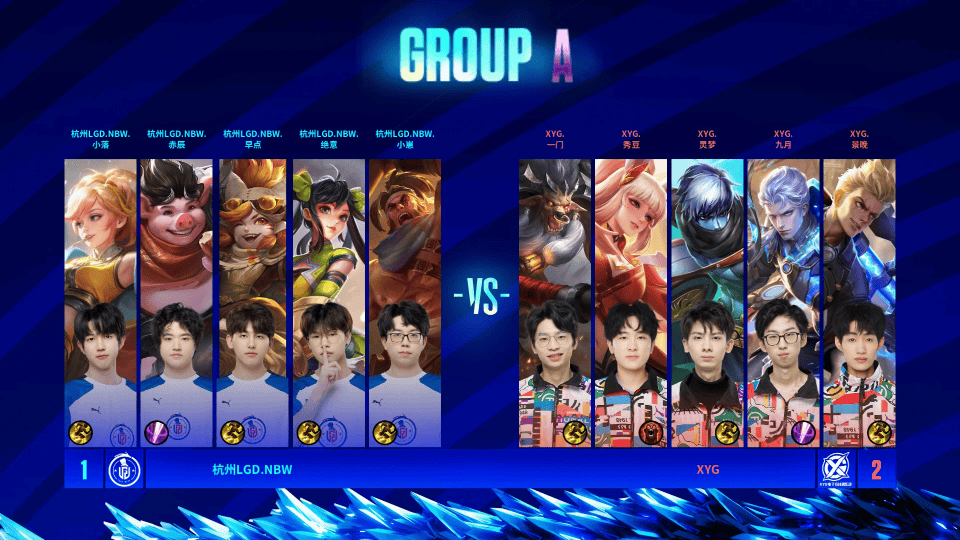Screen dimensions: 960x540
Task: Click the XYG team logo
Action: (x=835, y=469)
